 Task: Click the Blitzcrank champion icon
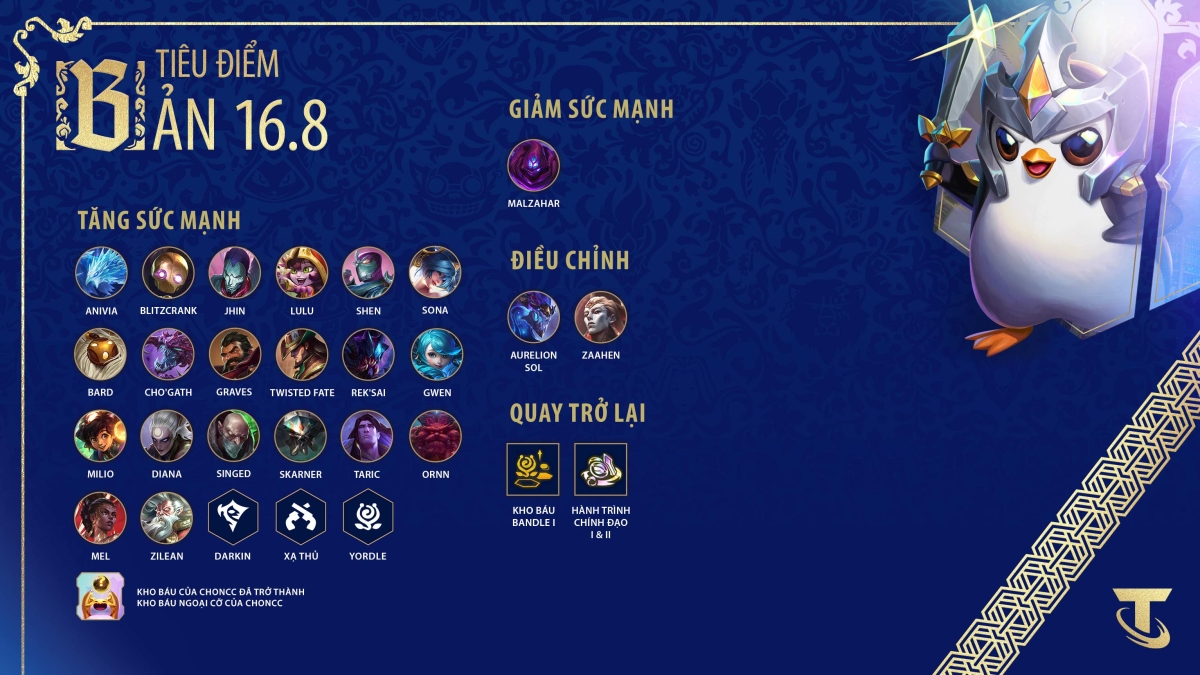pos(168,272)
